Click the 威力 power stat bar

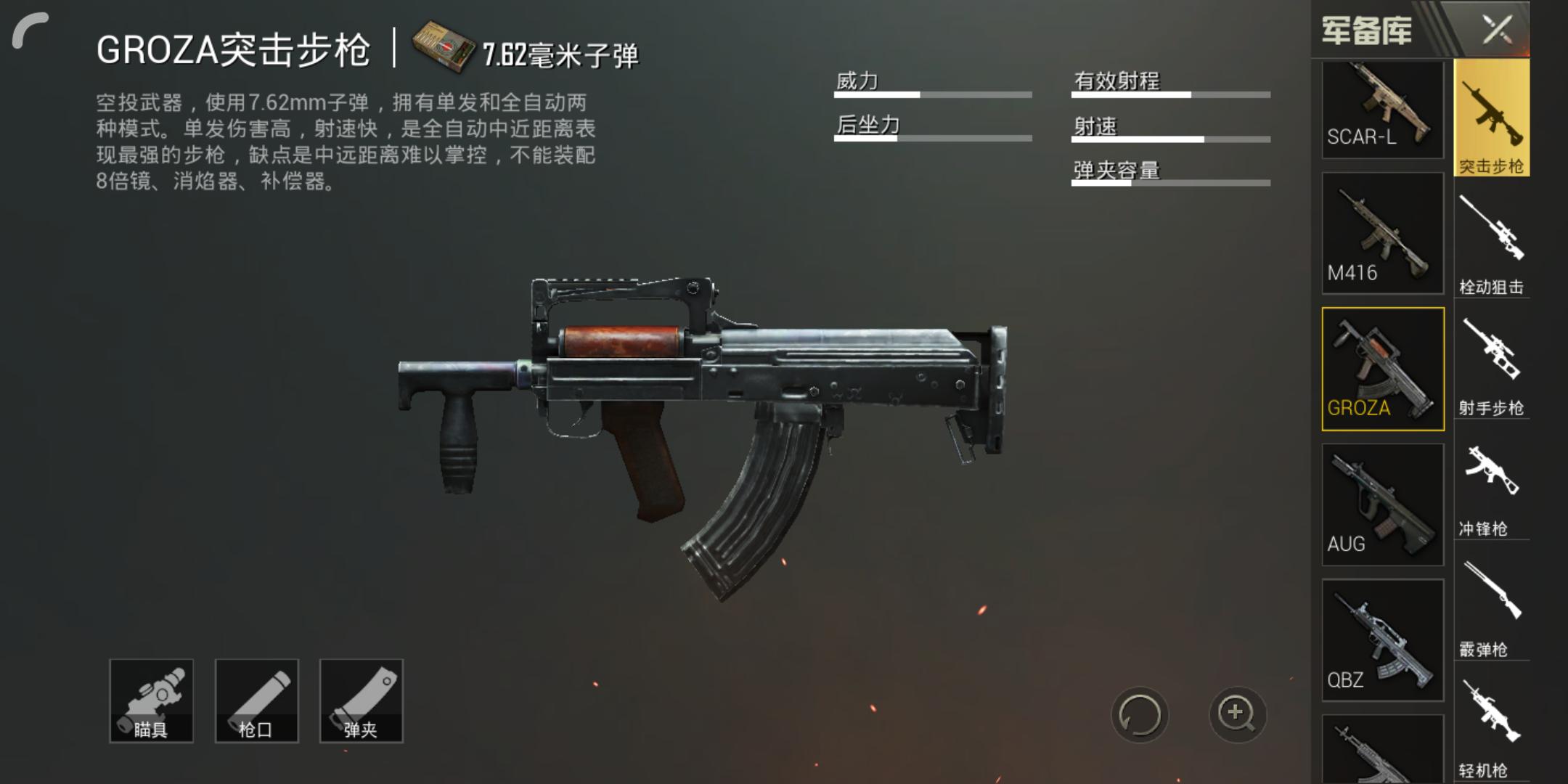click(933, 93)
